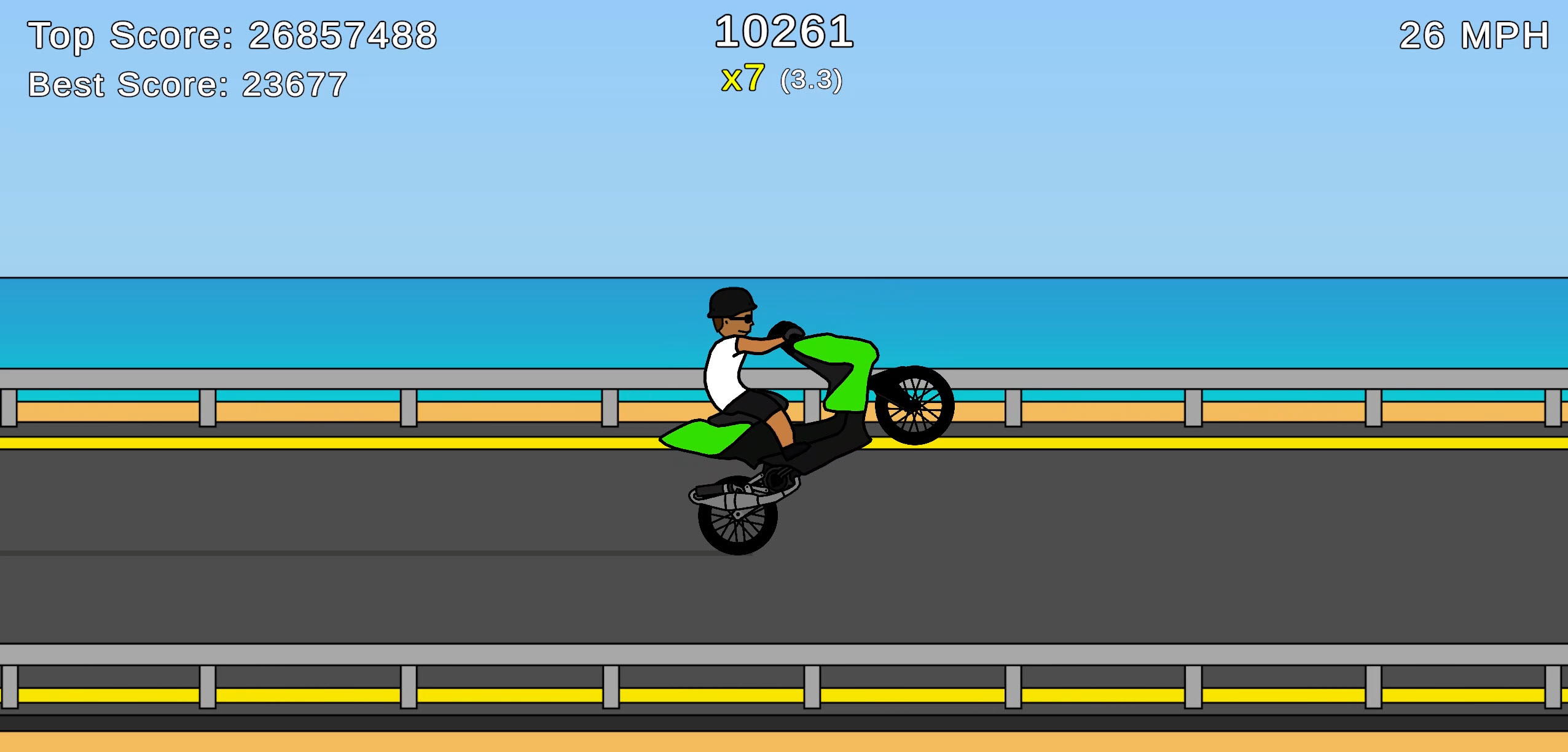This screenshot has width=1568, height=752.
Task: Click the x7 multiplier
Action: tap(743, 78)
